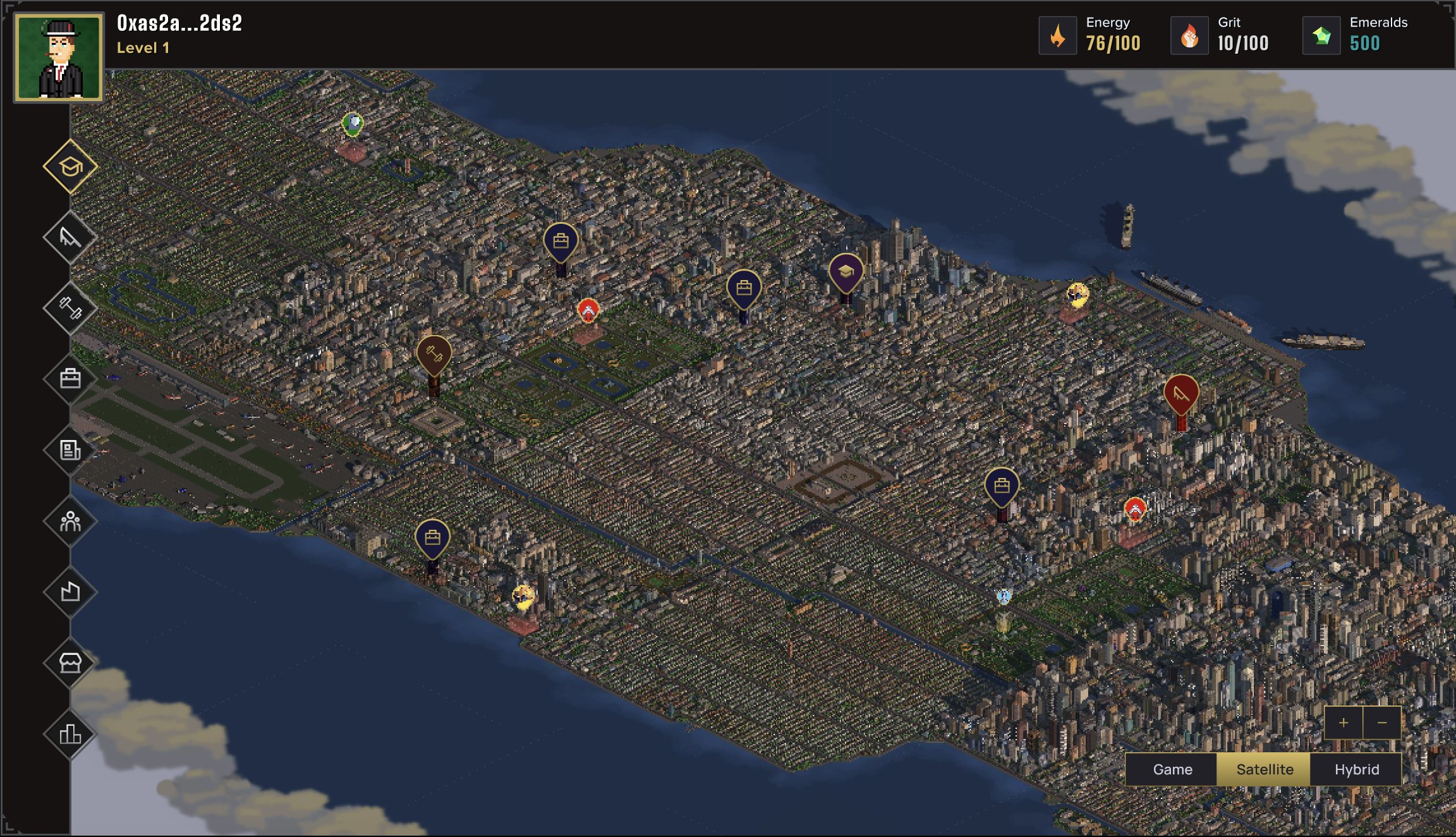This screenshot has width=1456, height=837.
Task: Click the dumbbell map marker
Action: click(434, 355)
